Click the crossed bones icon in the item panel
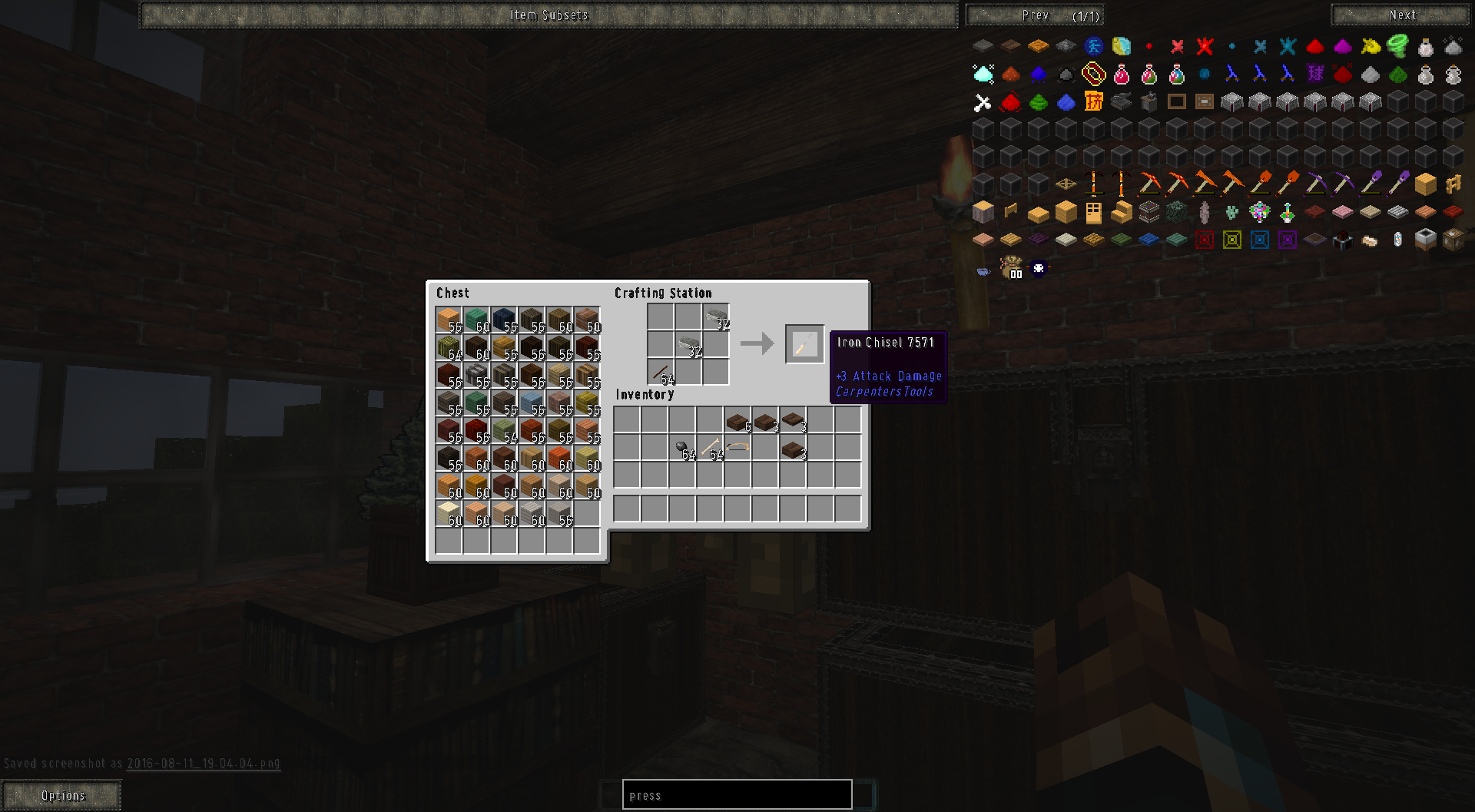Image resolution: width=1475 pixels, height=812 pixels. tap(981, 101)
